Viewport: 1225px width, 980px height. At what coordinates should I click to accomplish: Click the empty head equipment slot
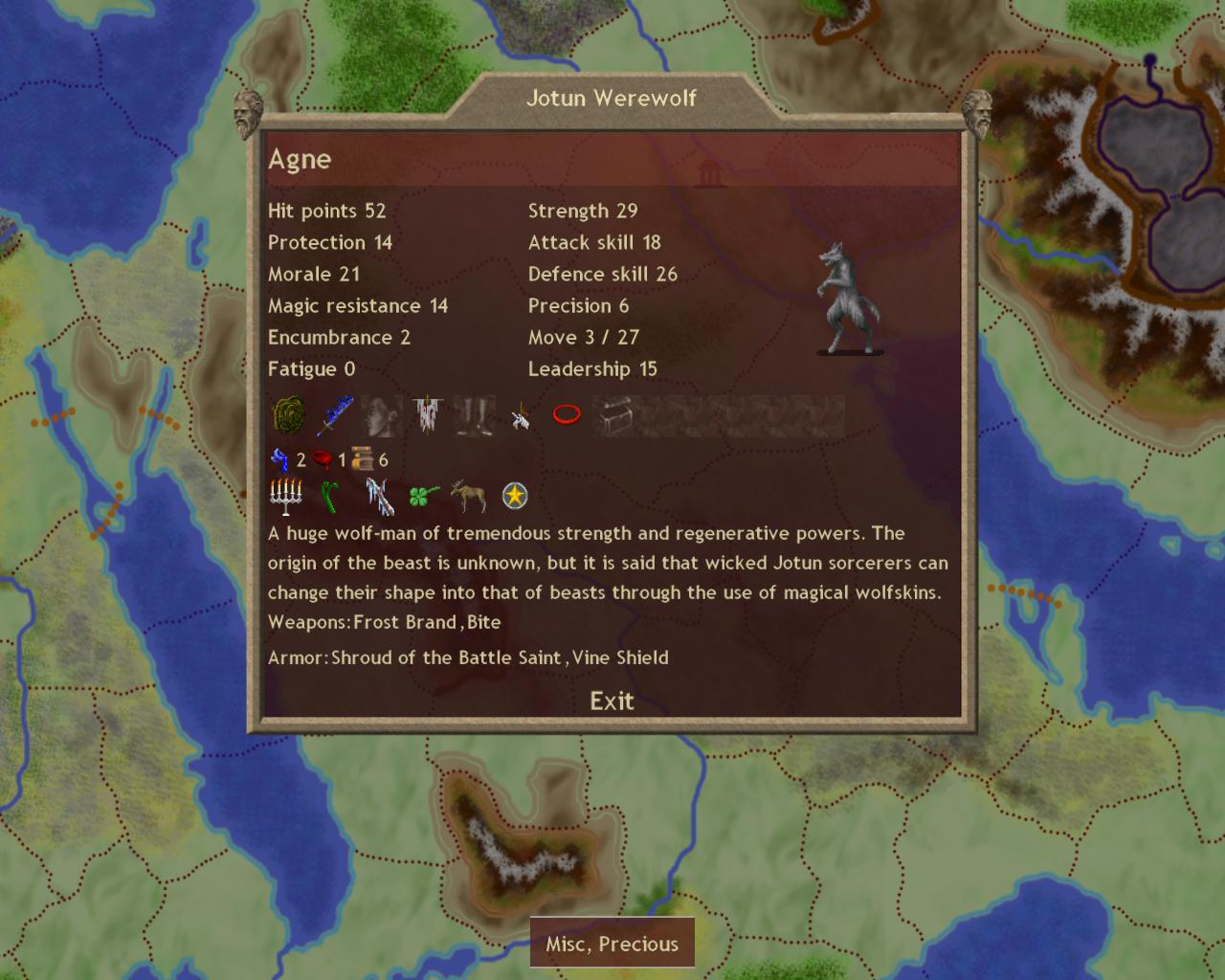(x=381, y=415)
